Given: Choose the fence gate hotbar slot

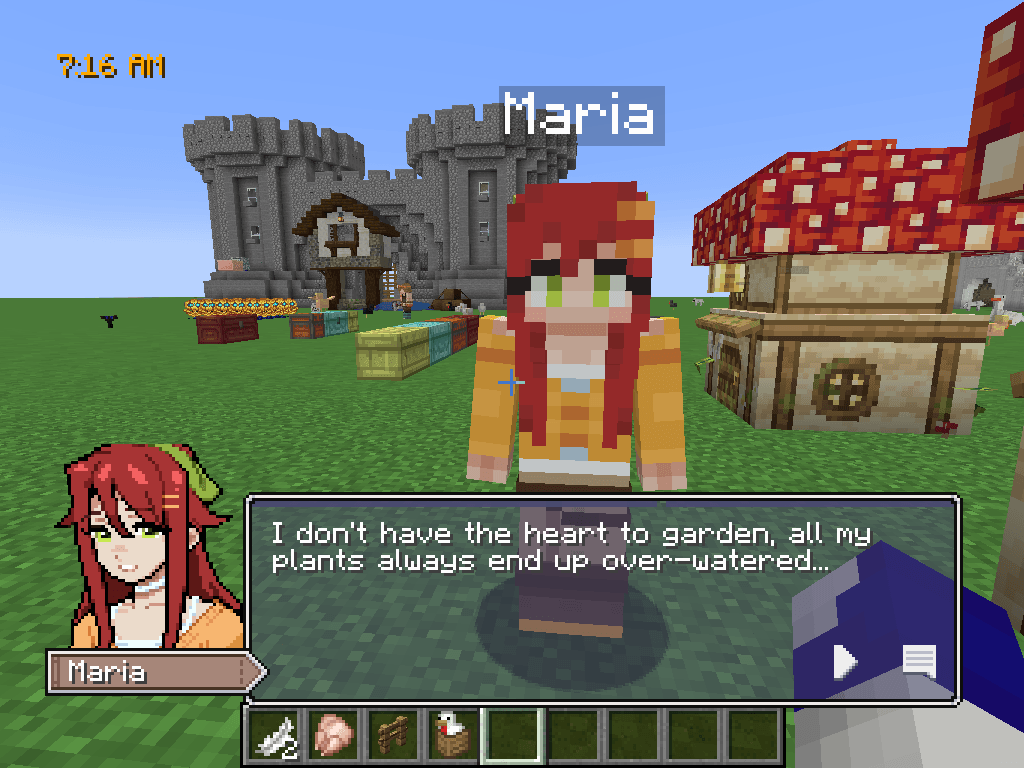Looking at the screenshot, I should 392,738.
